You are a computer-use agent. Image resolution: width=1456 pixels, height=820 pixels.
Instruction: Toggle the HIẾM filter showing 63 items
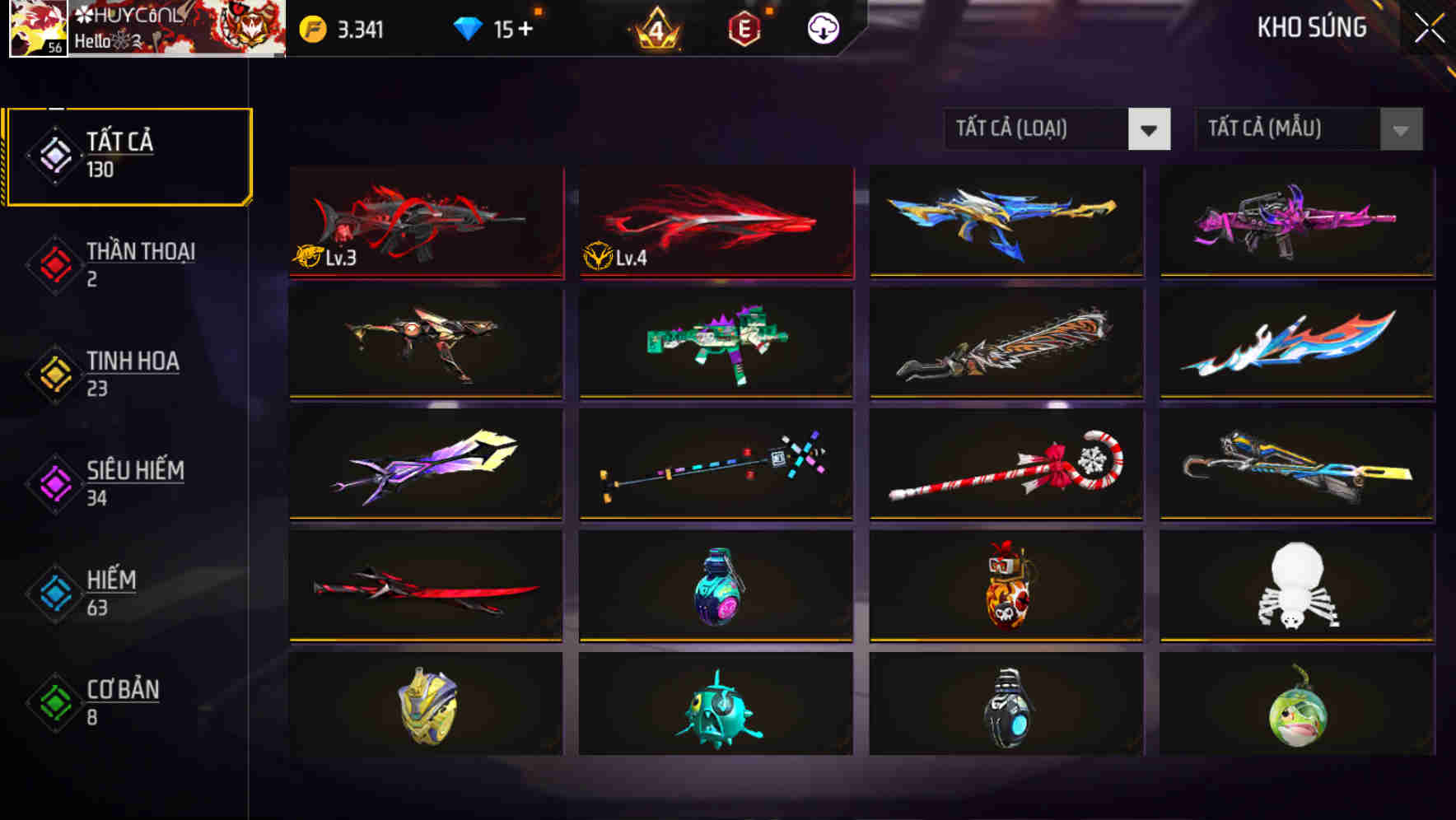[x=110, y=592]
